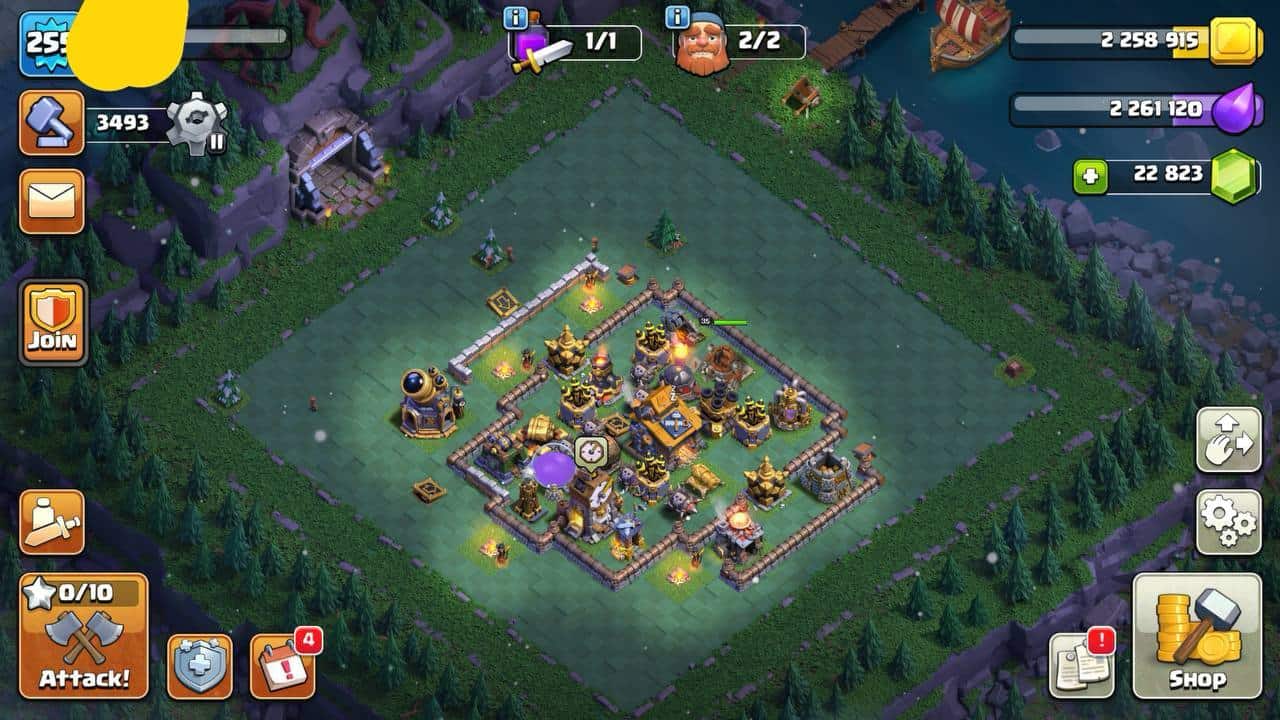Image resolution: width=1280 pixels, height=720 pixels.
Task: Open the mail inbox envelope
Action: 51,201
